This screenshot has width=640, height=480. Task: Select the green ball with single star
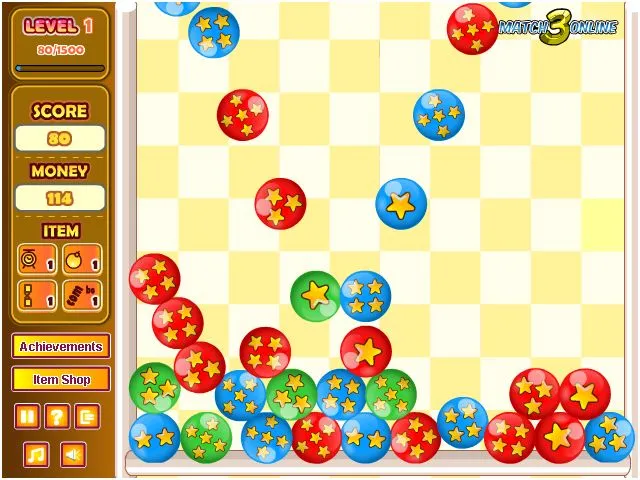coord(316,296)
